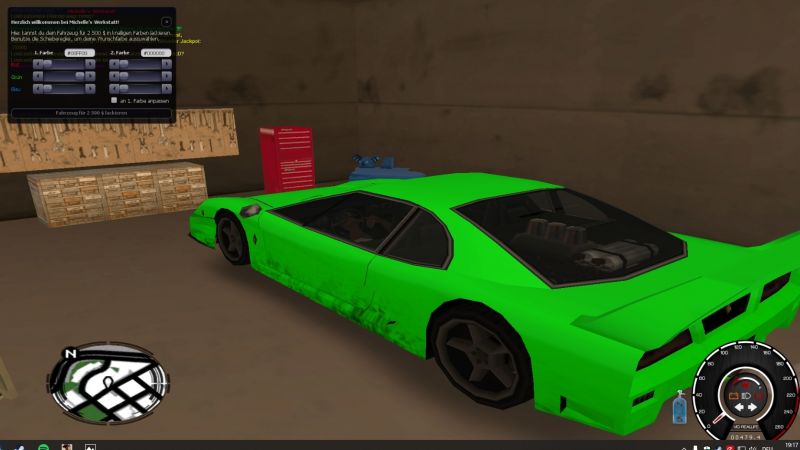Click the Grün slider for 1. Farbe
The height and width of the screenshot is (450, 800).
click(64, 76)
